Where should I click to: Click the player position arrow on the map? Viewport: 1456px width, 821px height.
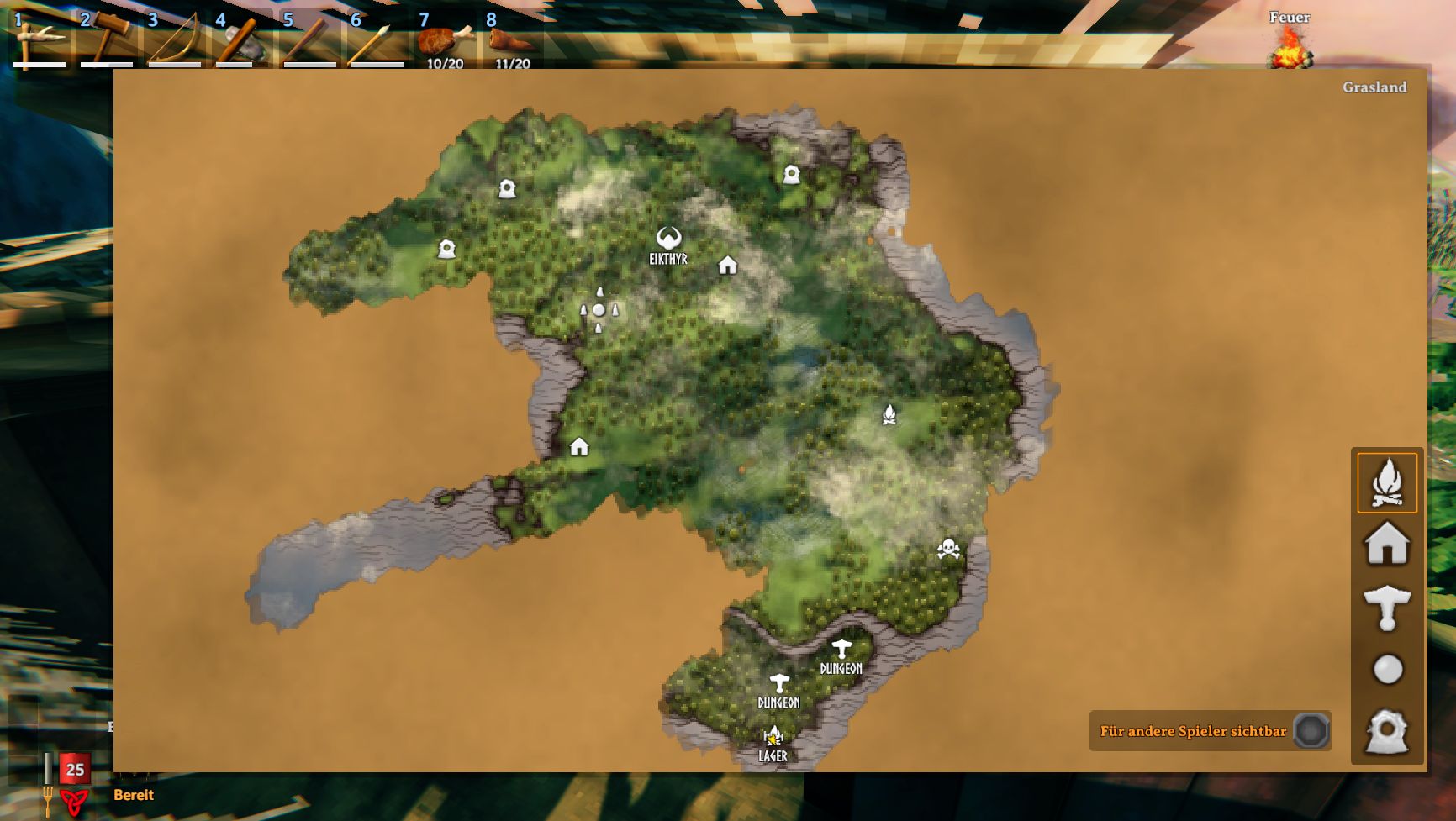click(598, 312)
